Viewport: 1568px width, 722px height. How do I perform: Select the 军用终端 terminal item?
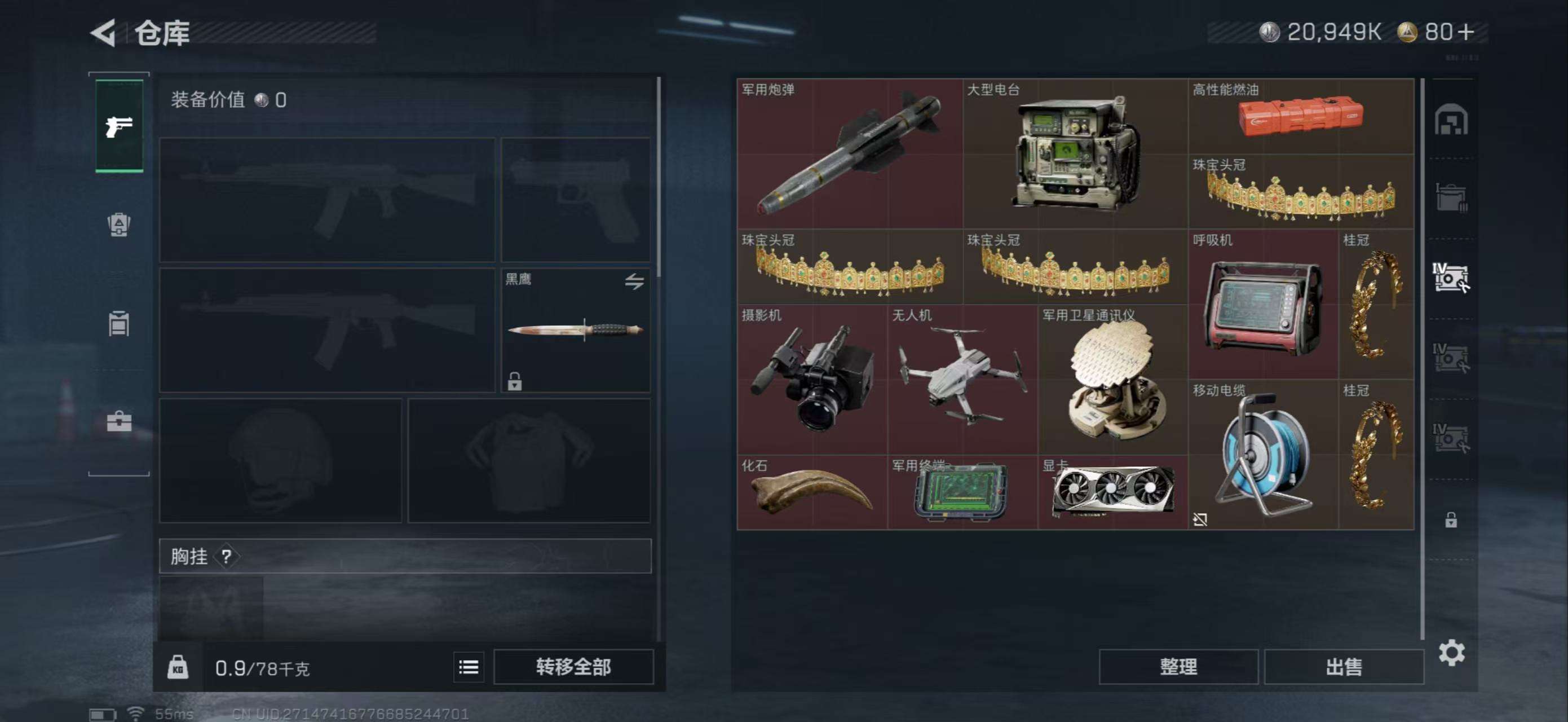click(x=962, y=492)
